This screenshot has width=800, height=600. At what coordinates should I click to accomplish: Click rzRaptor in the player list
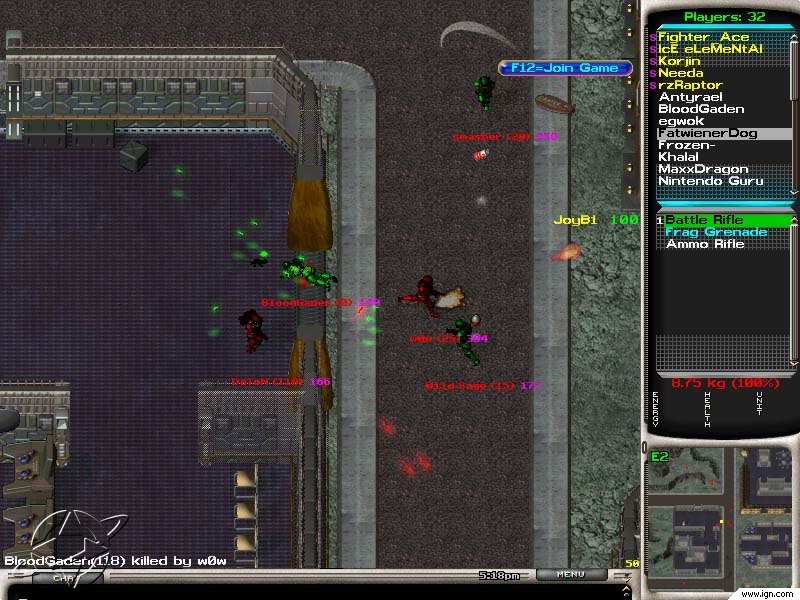[689, 85]
